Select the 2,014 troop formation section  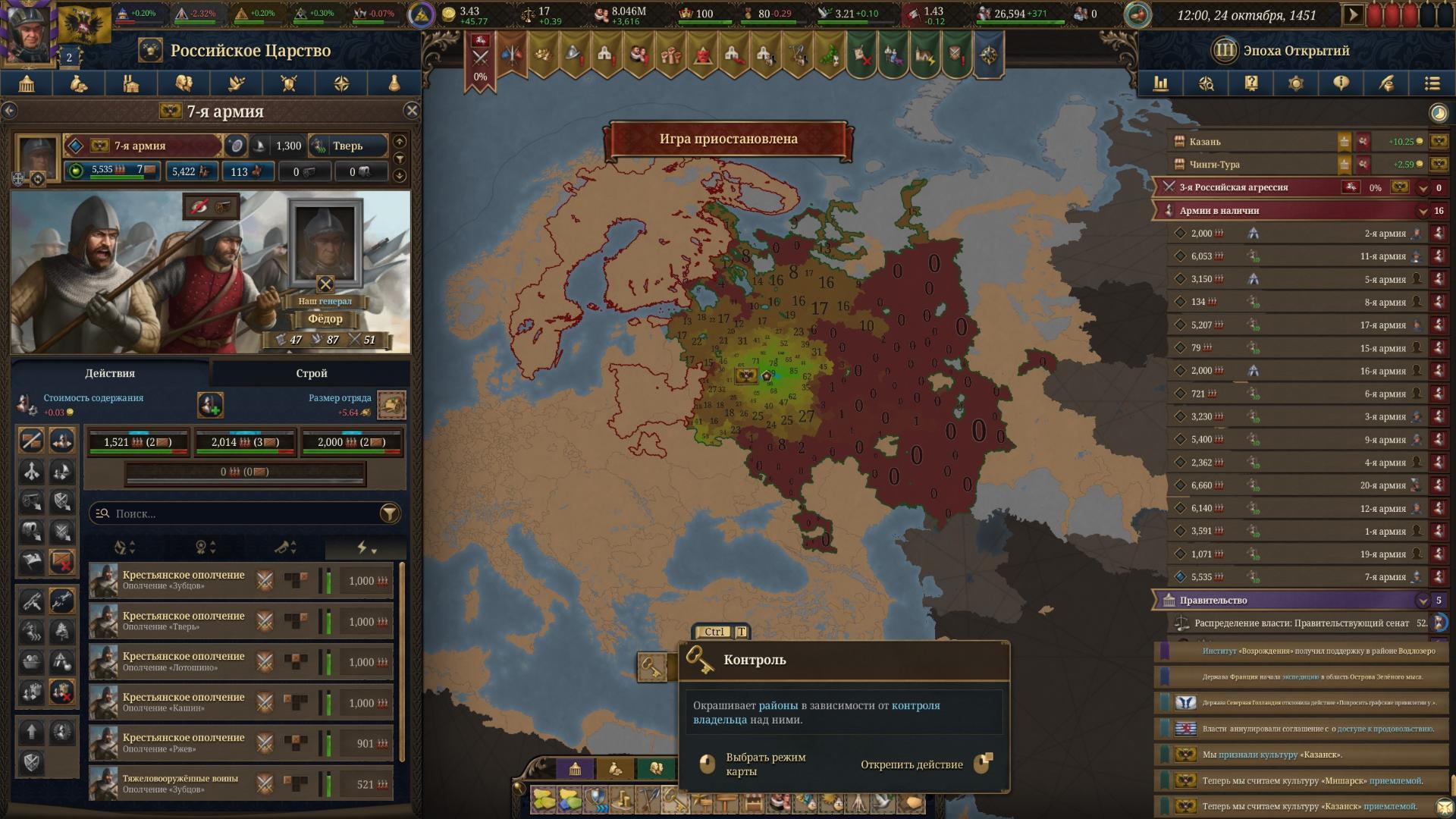tap(245, 443)
